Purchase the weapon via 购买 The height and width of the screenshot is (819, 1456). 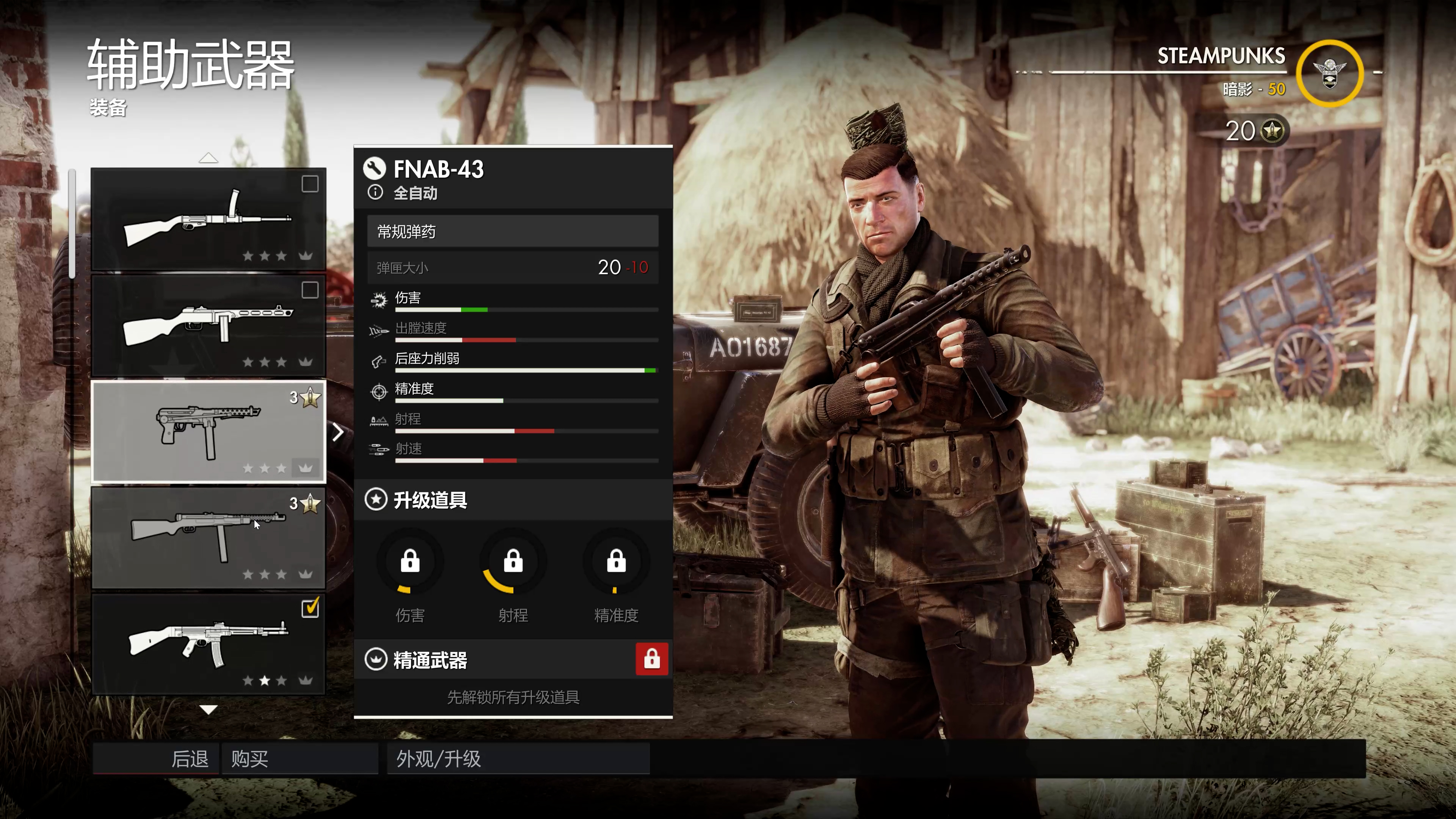pos(300,758)
